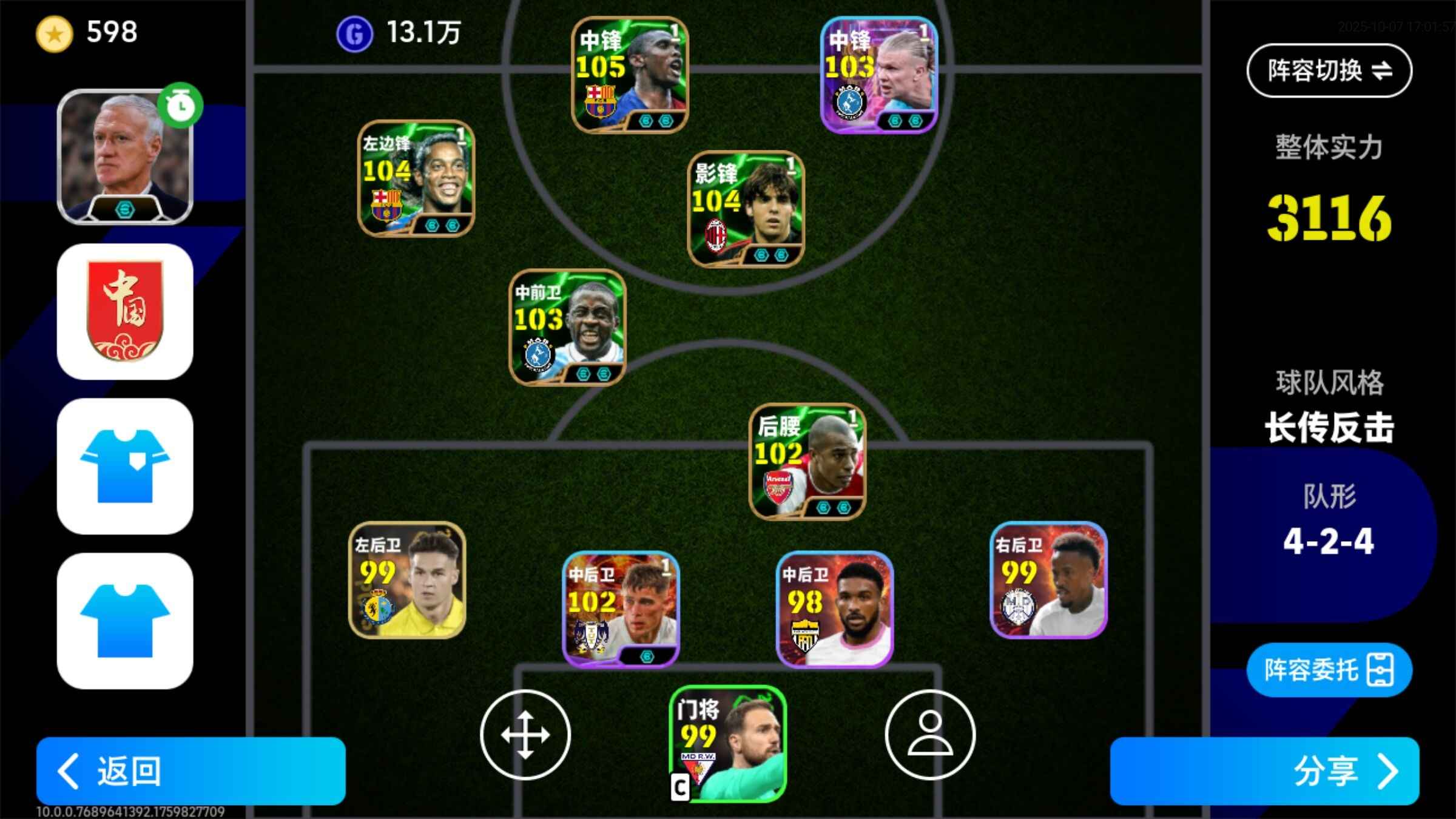Open the manager portrait card

pyautogui.click(x=125, y=157)
